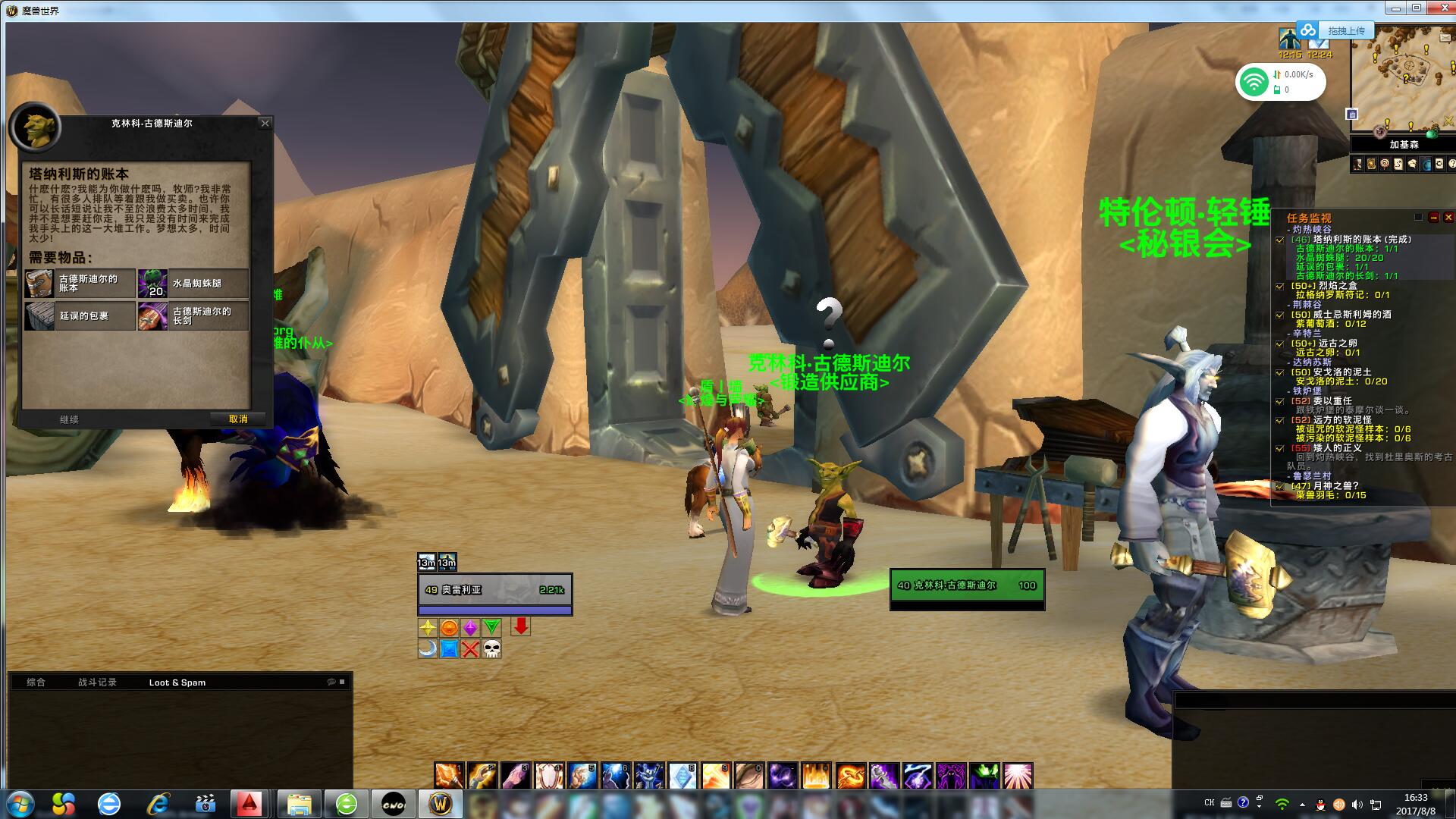Viewport: 1456px width, 819px height.
Task: Open the Loot & Spam chat tab
Action: pyautogui.click(x=177, y=682)
